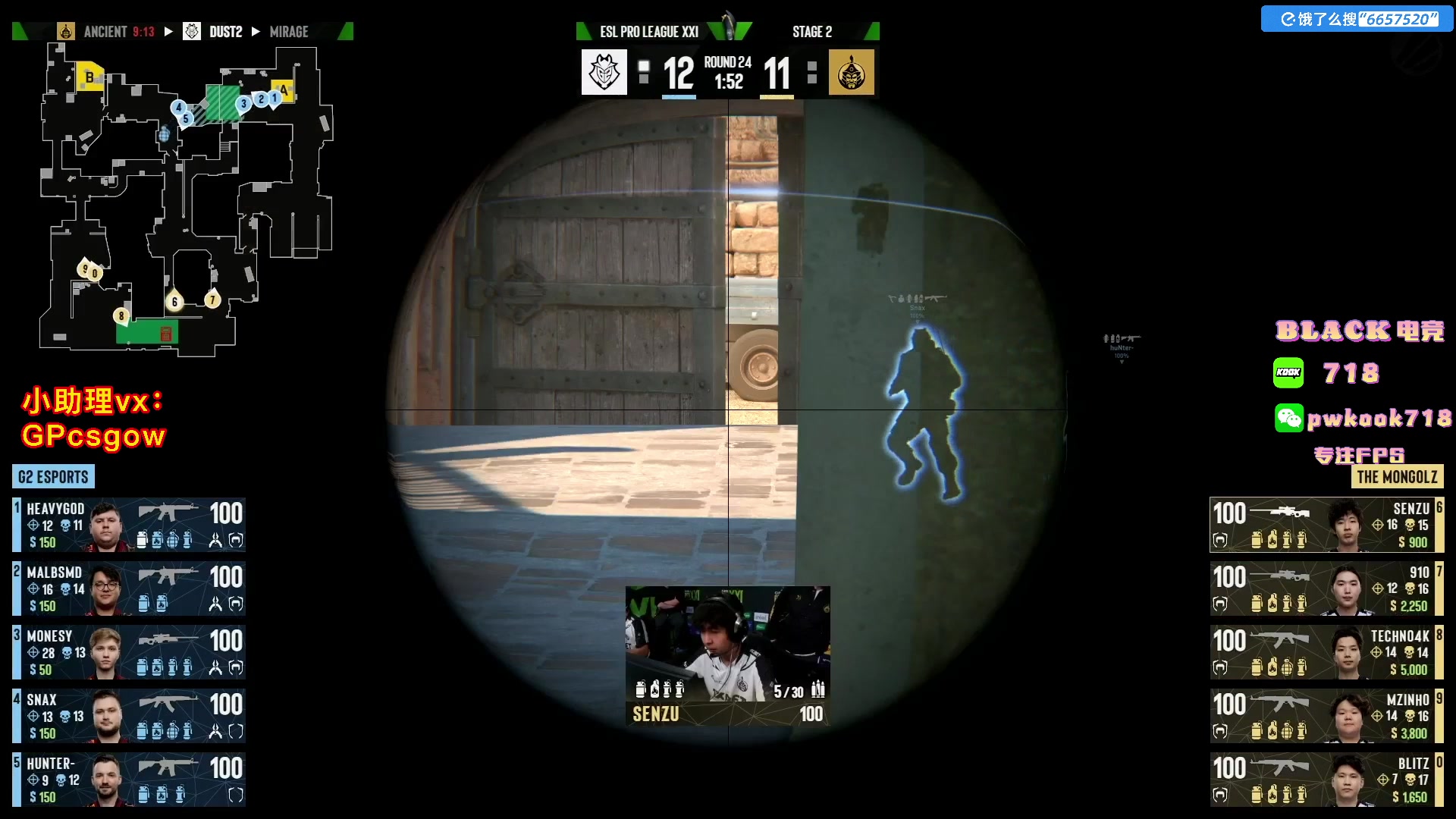Select huNter-'s player row
The image size is (1456, 819).
[x=129, y=780]
